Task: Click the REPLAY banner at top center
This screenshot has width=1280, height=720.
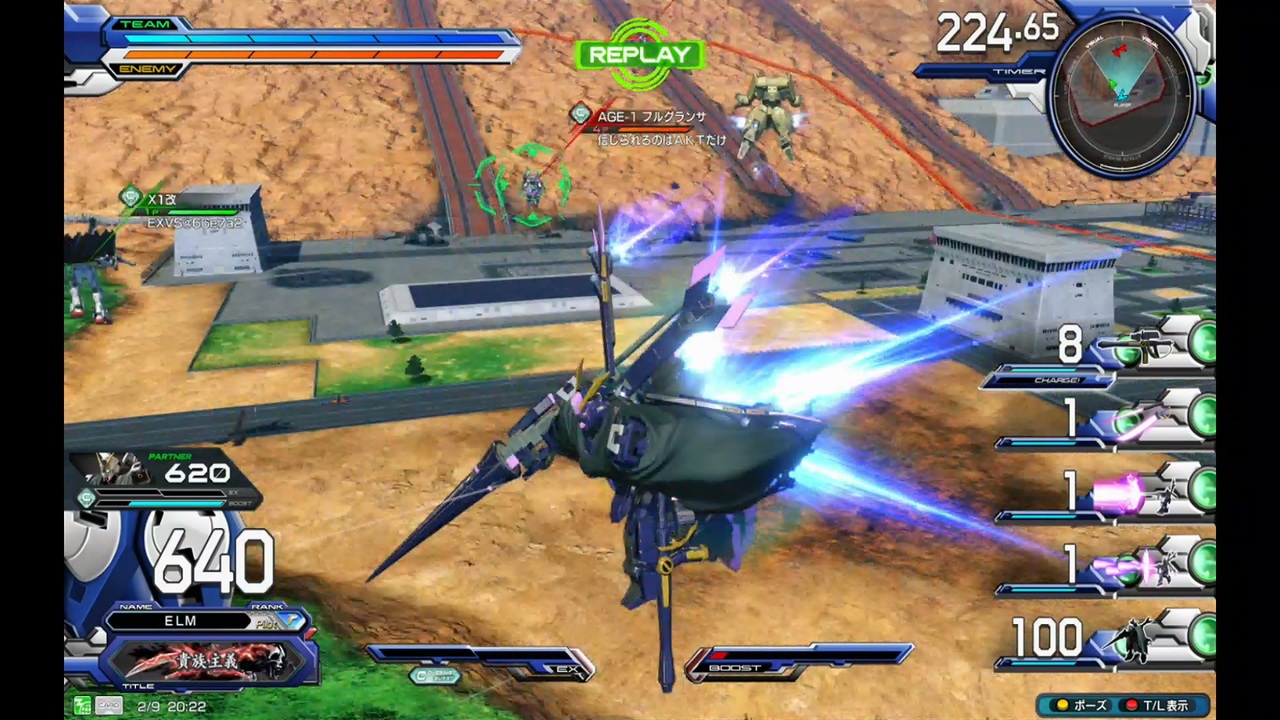Action: click(x=639, y=54)
